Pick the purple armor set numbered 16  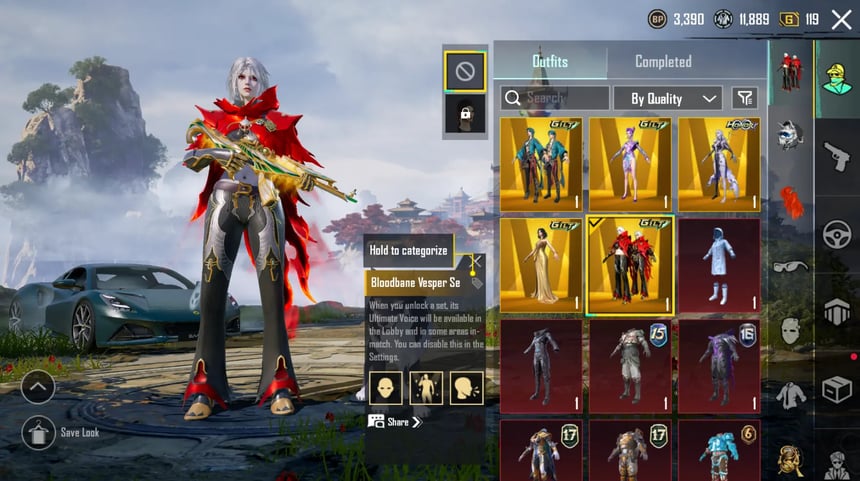(718, 366)
